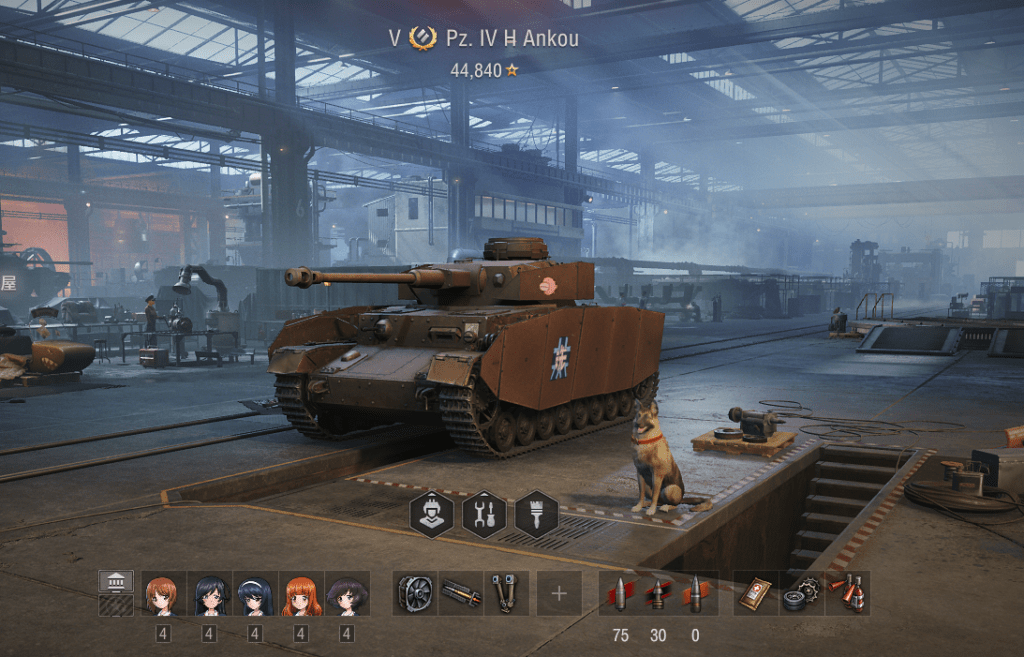Select the shell slot with 0 rounds

(x=695, y=593)
